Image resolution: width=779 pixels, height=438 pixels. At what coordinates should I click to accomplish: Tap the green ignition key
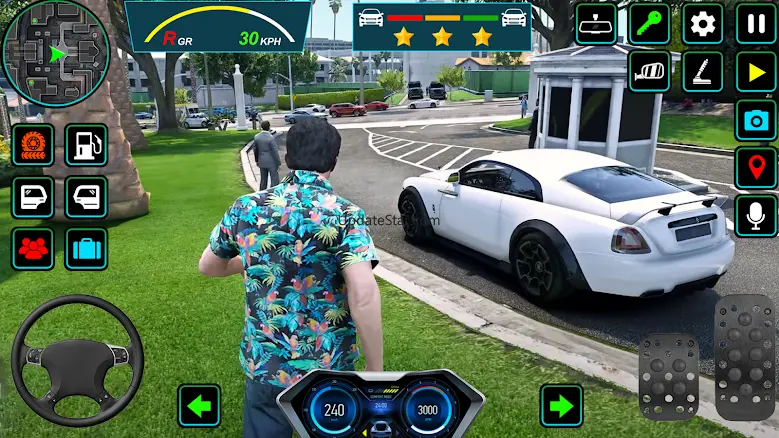pos(649,23)
